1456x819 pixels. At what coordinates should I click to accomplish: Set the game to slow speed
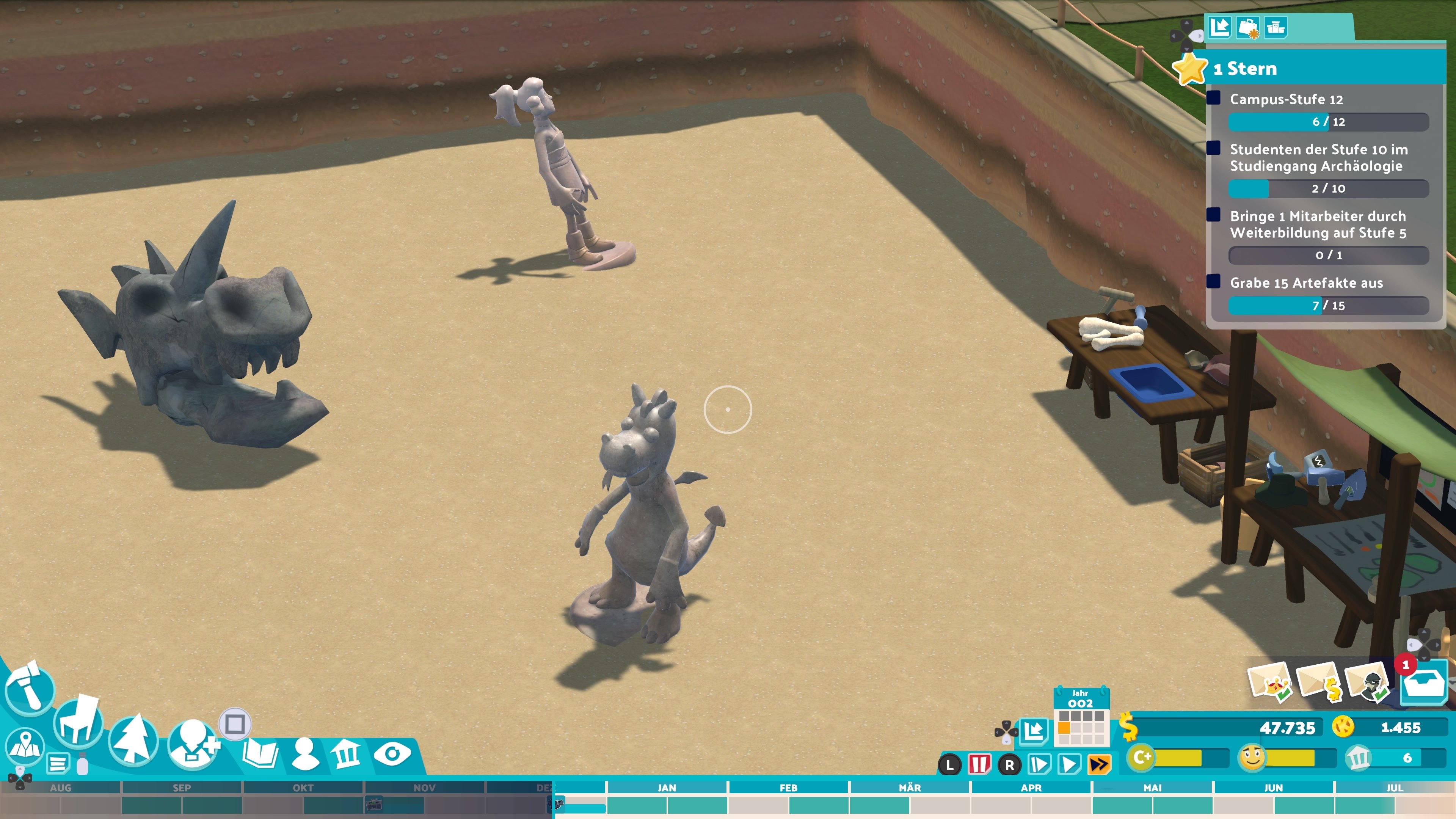1039,765
